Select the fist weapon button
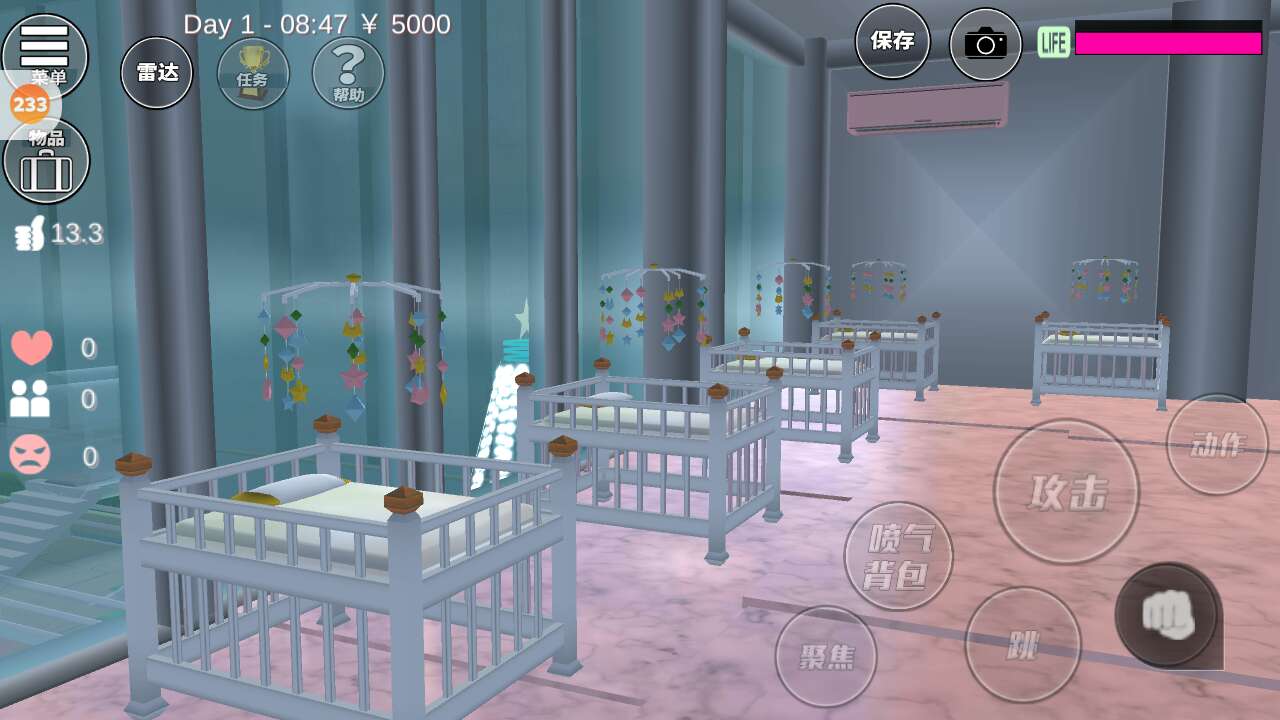Viewport: 1280px width, 720px height. click(1168, 615)
